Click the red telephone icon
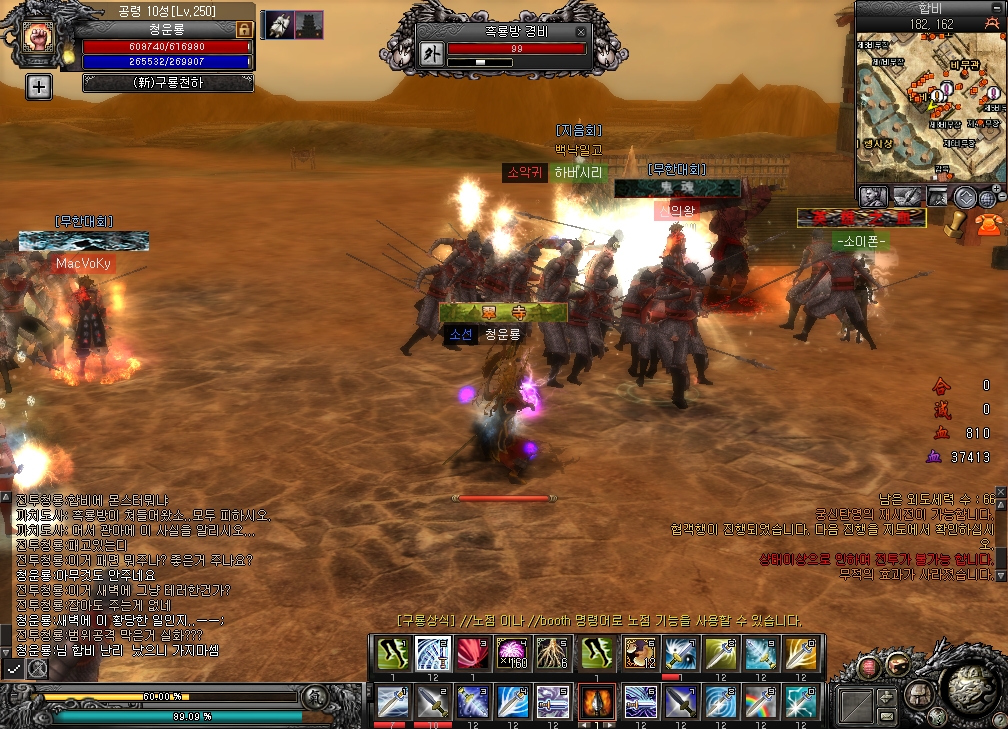Image resolution: width=1008 pixels, height=729 pixels. pyautogui.click(x=989, y=224)
